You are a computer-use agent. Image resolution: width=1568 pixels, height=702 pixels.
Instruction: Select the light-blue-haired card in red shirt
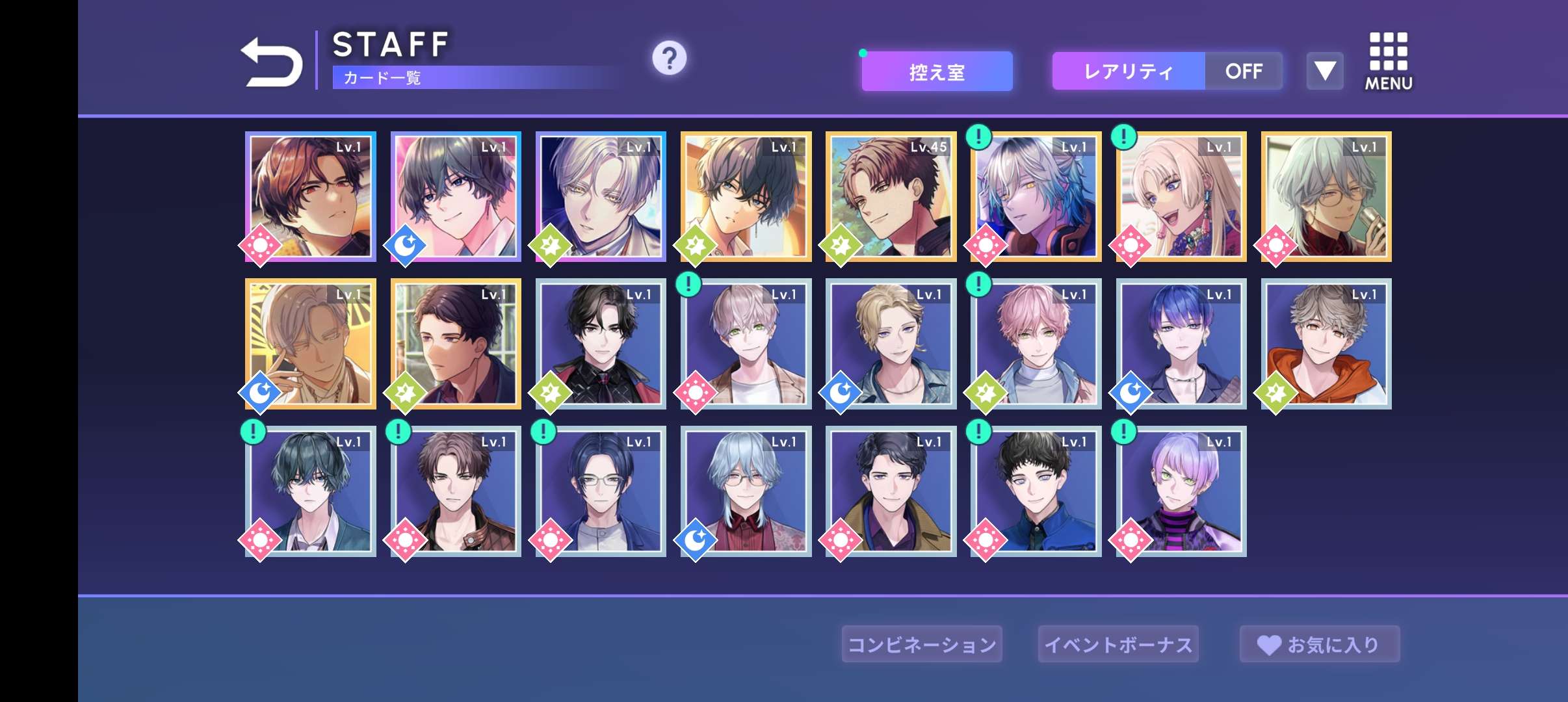(746, 491)
